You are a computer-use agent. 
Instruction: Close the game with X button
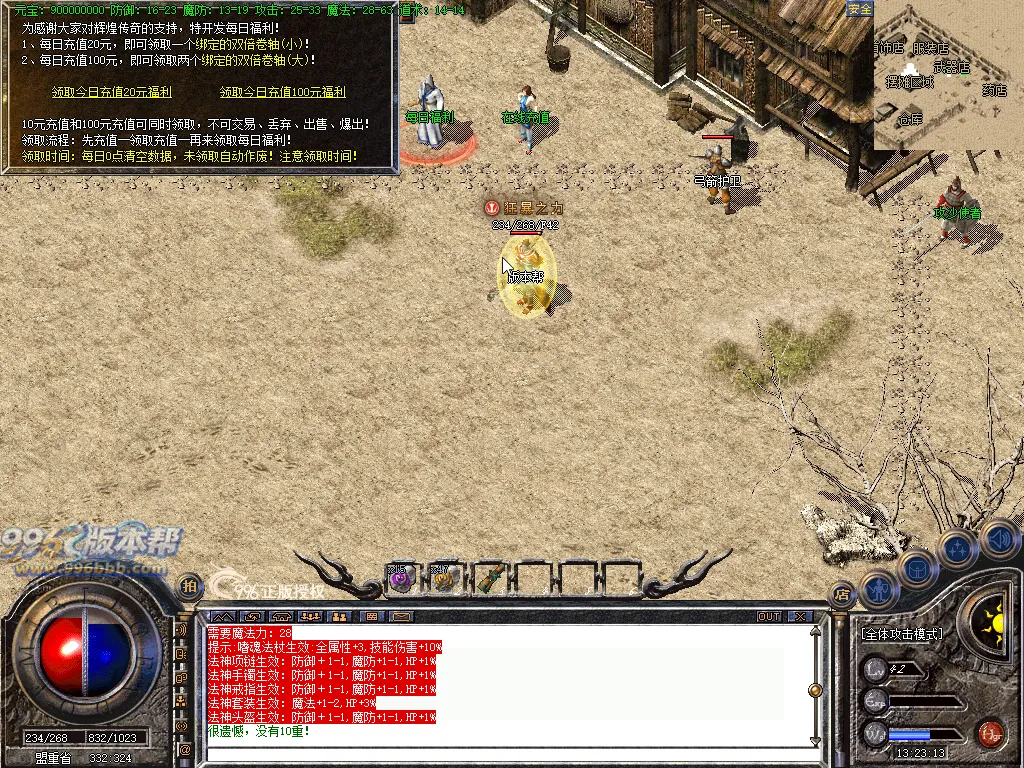[799, 616]
